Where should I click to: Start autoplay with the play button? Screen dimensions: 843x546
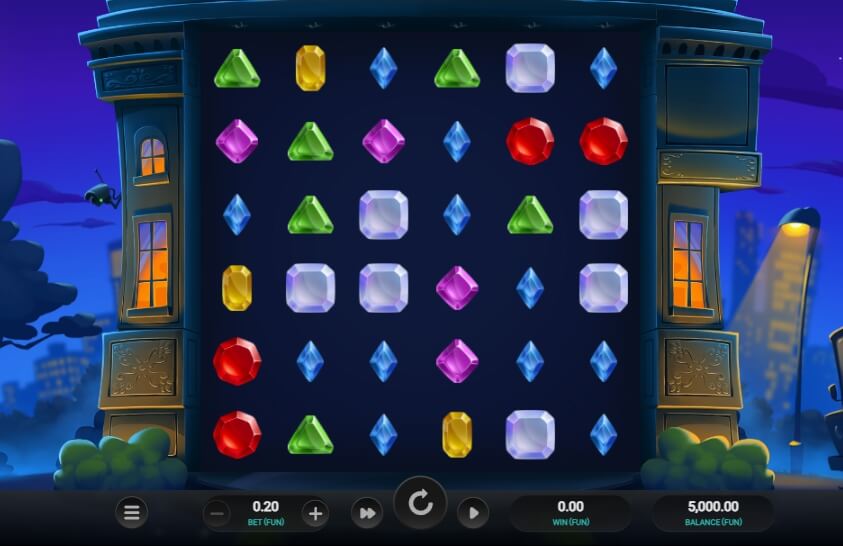pos(473,514)
